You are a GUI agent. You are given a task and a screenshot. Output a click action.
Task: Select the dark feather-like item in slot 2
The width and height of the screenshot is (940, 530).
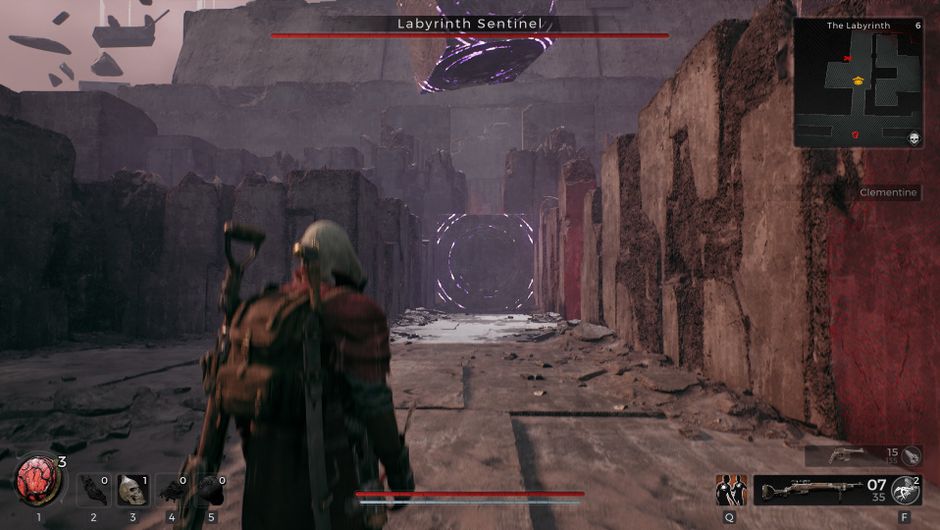pyautogui.click(x=93, y=490)
